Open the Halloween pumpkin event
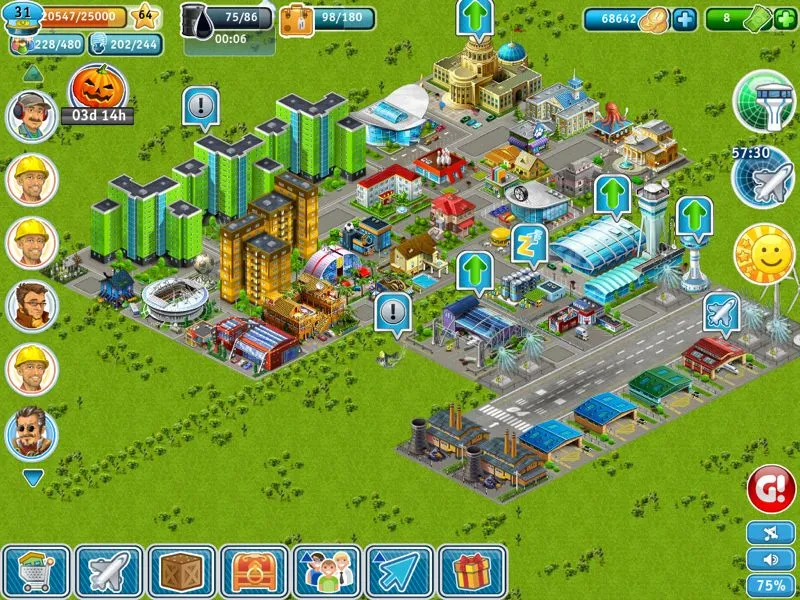This screenshot has height=600, width=800. 97,89
